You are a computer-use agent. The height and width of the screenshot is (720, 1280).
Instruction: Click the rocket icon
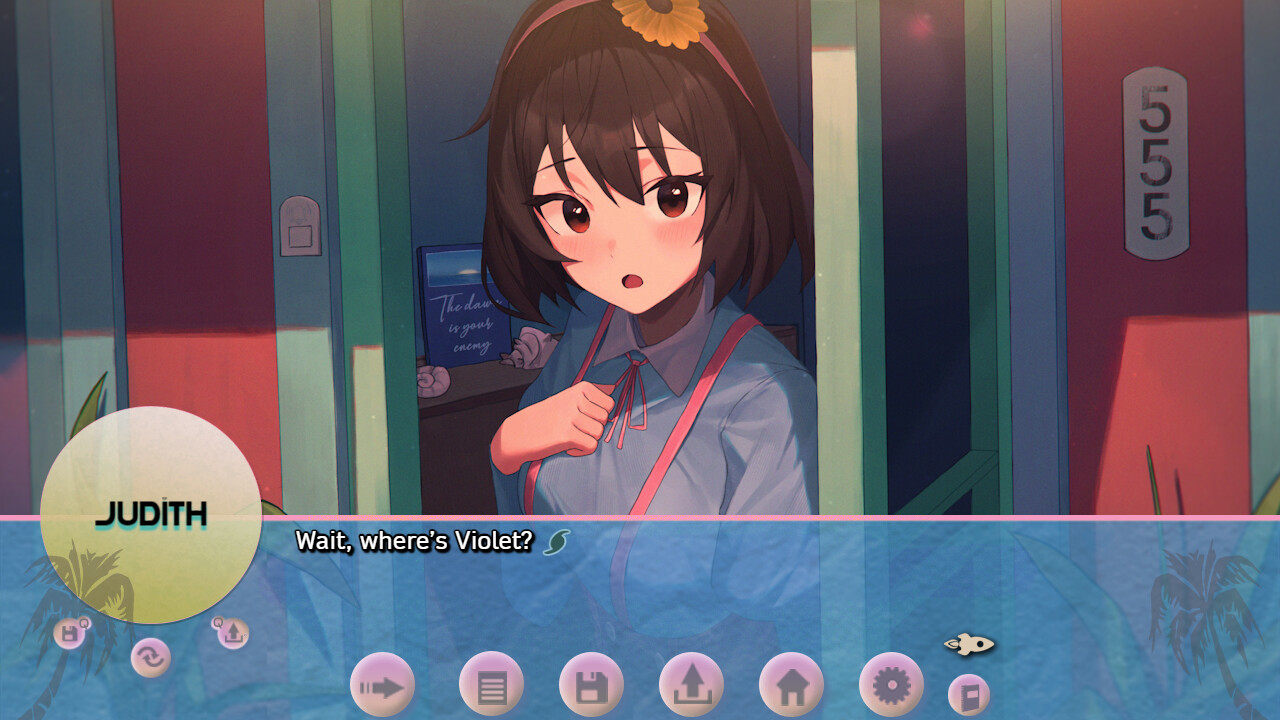(x=969, y=644)
